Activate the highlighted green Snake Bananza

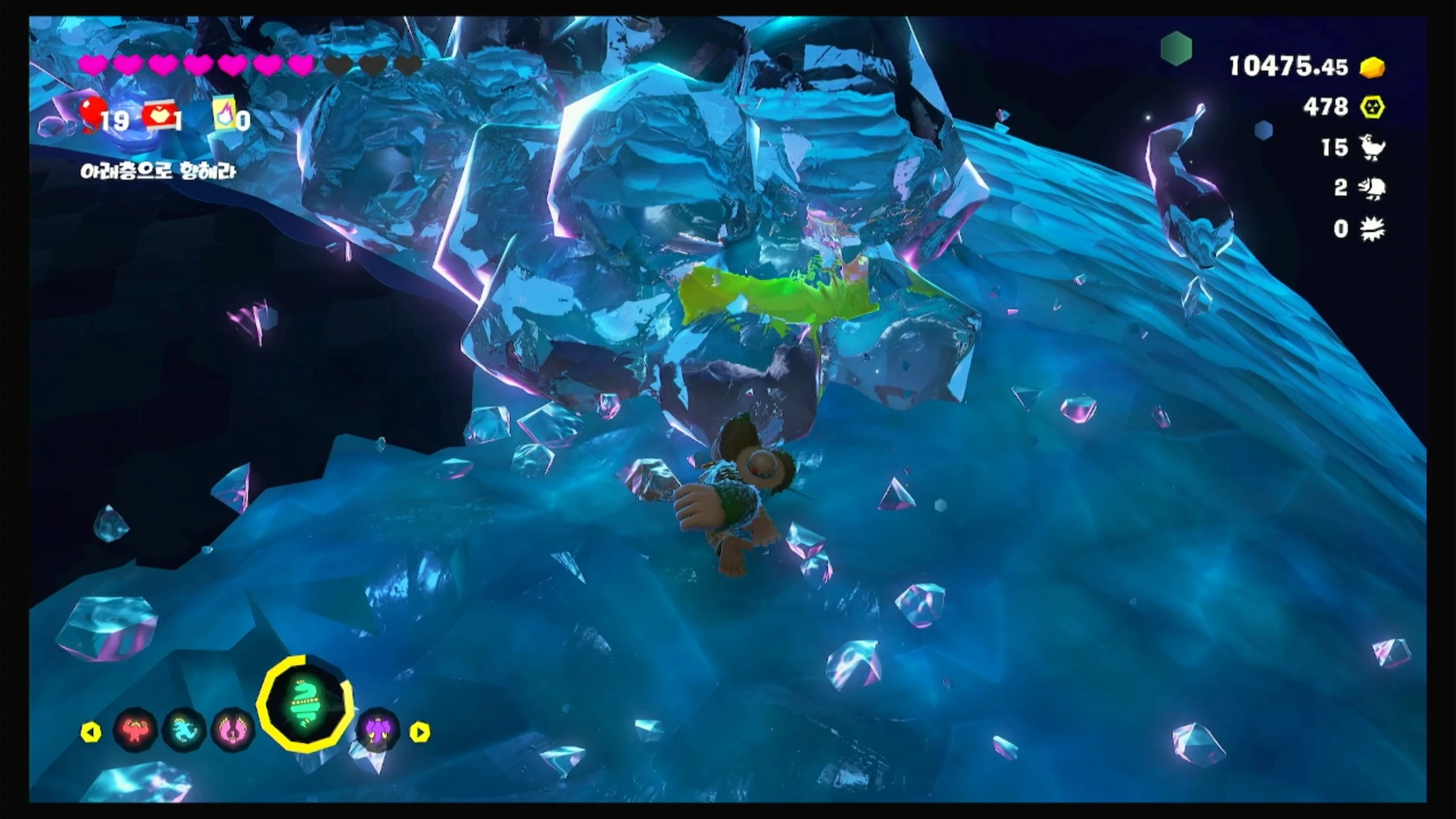(x=305, y=704)
